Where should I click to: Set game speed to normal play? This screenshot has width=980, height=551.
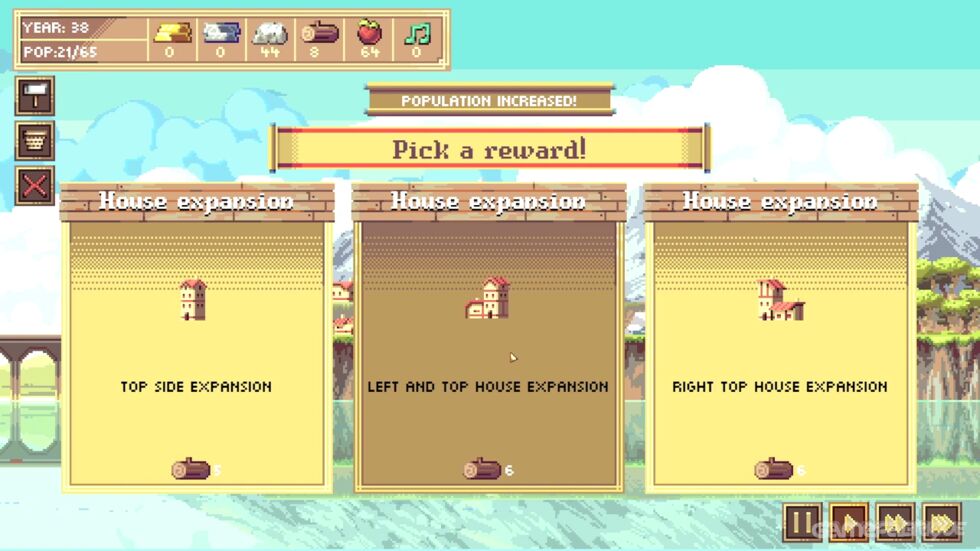849,523
